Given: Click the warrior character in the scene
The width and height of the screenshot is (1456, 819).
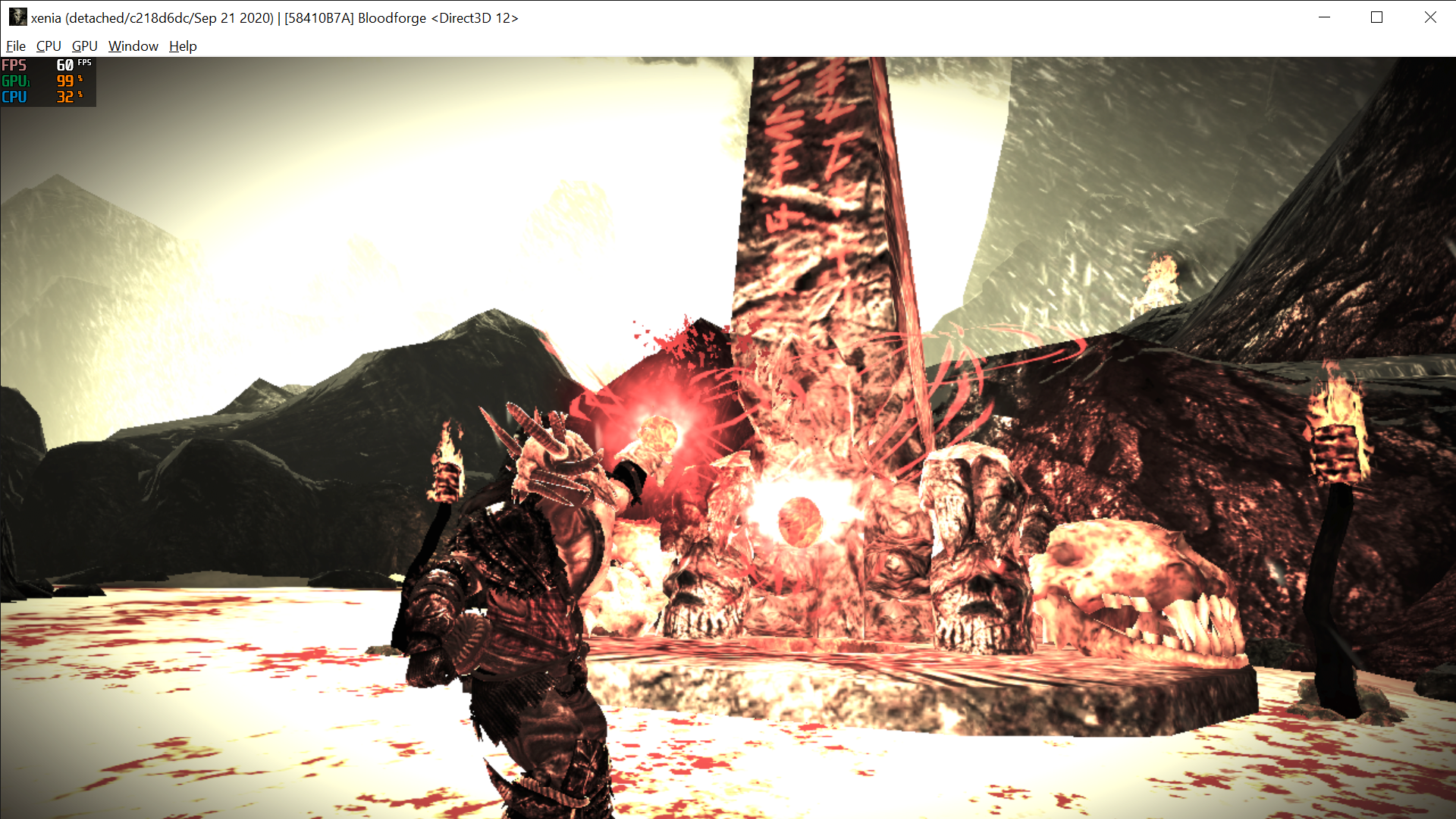Looking at the screenshot, I should tap(516, 607).
